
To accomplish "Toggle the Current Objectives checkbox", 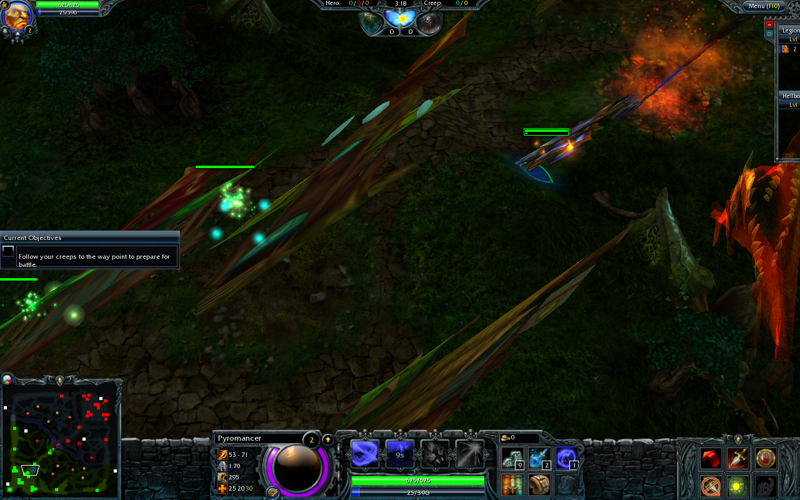I will coord(8,253).
